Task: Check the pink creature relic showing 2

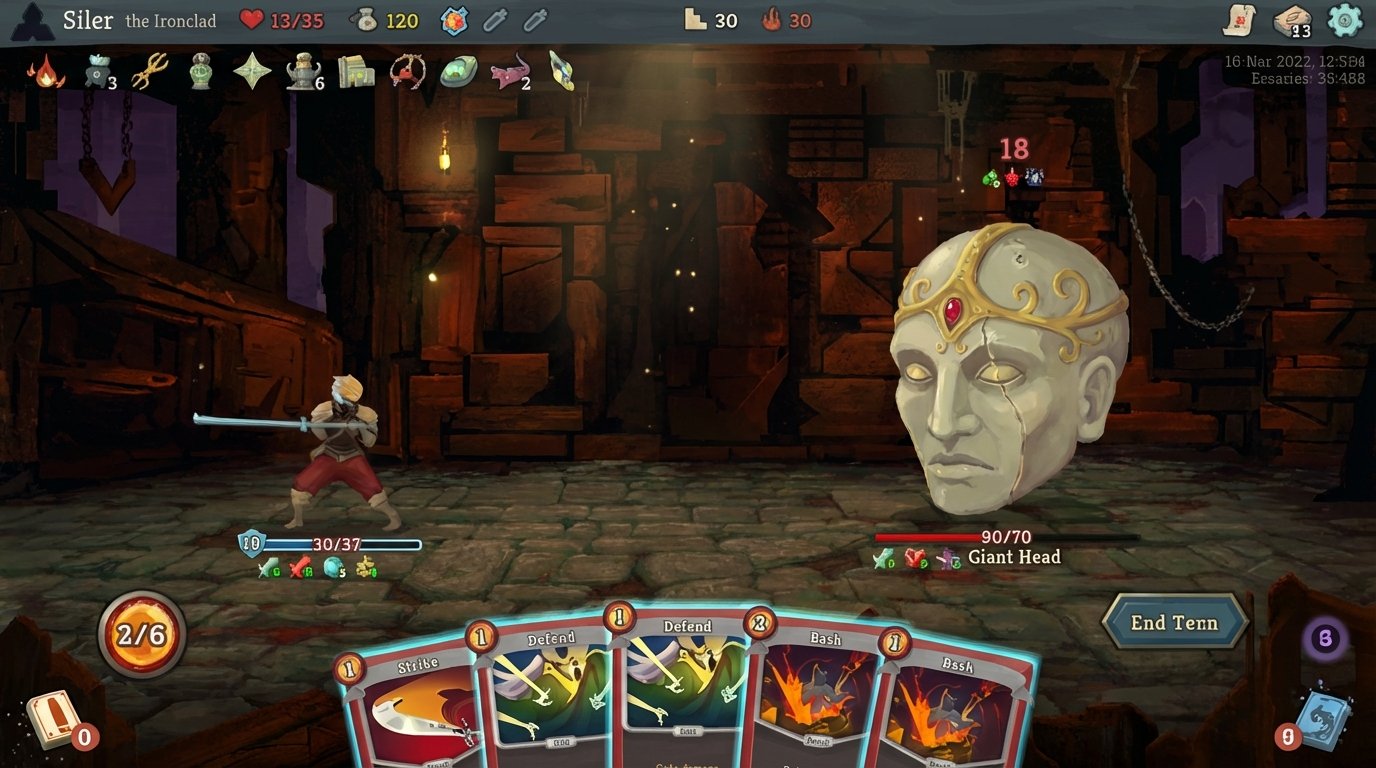Action: tap(510, 71)
